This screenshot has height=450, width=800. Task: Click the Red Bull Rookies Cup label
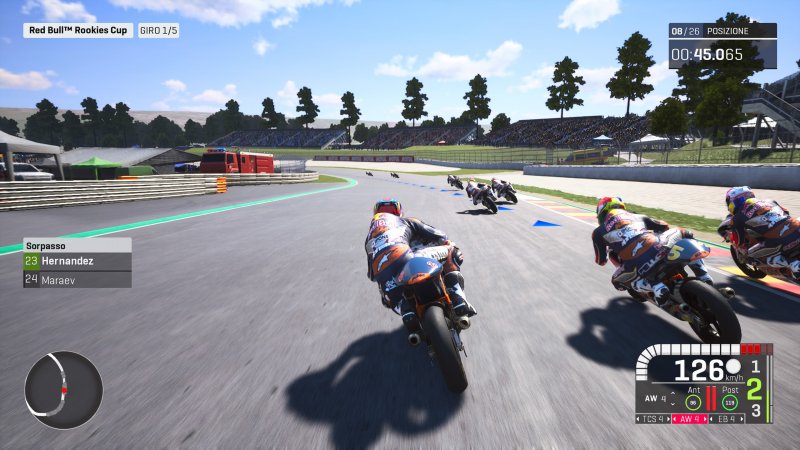(x=78, y=30)
